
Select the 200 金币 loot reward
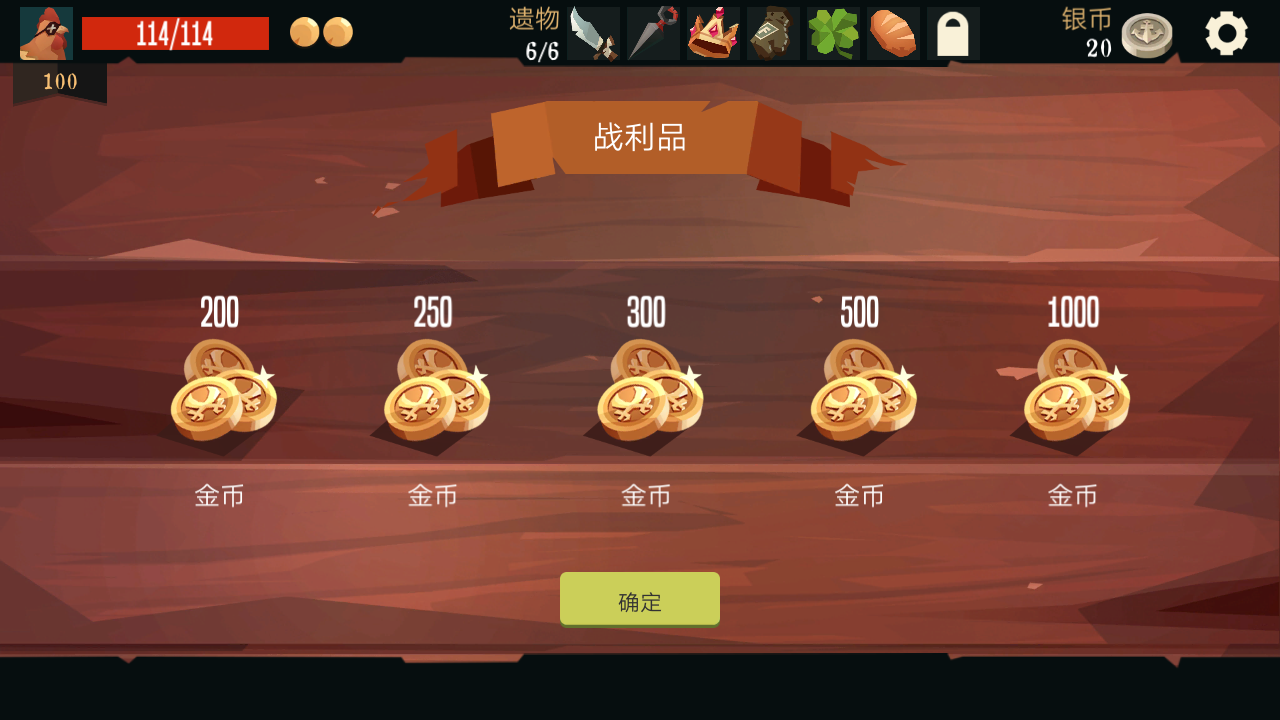coord(218,395)
